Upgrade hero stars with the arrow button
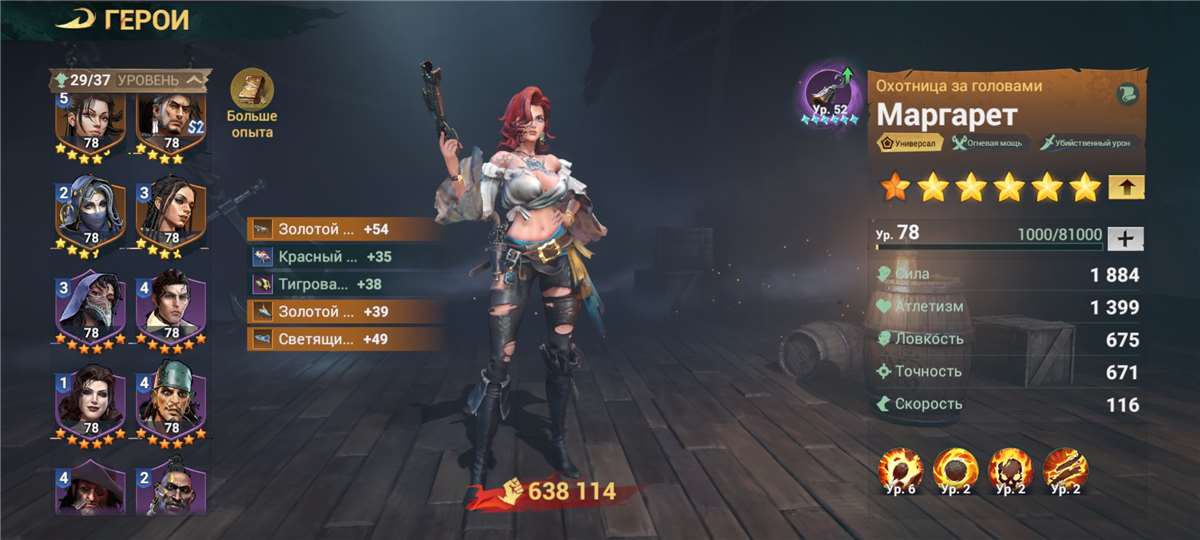1200x540 pixels. [x=1126, y=187]
